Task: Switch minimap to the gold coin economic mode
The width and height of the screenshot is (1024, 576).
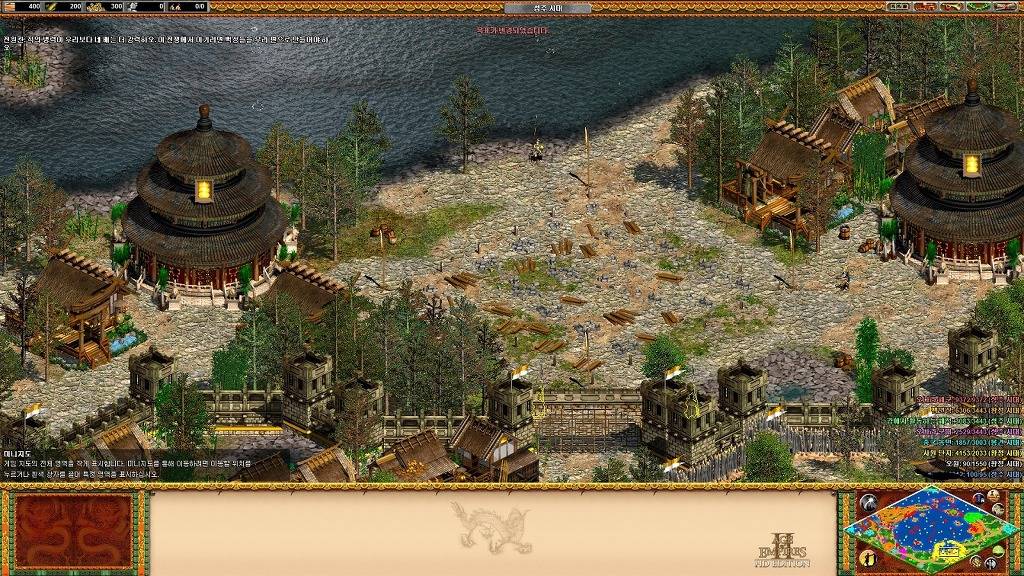Action: pyautogui.click(x=976, y=561)
